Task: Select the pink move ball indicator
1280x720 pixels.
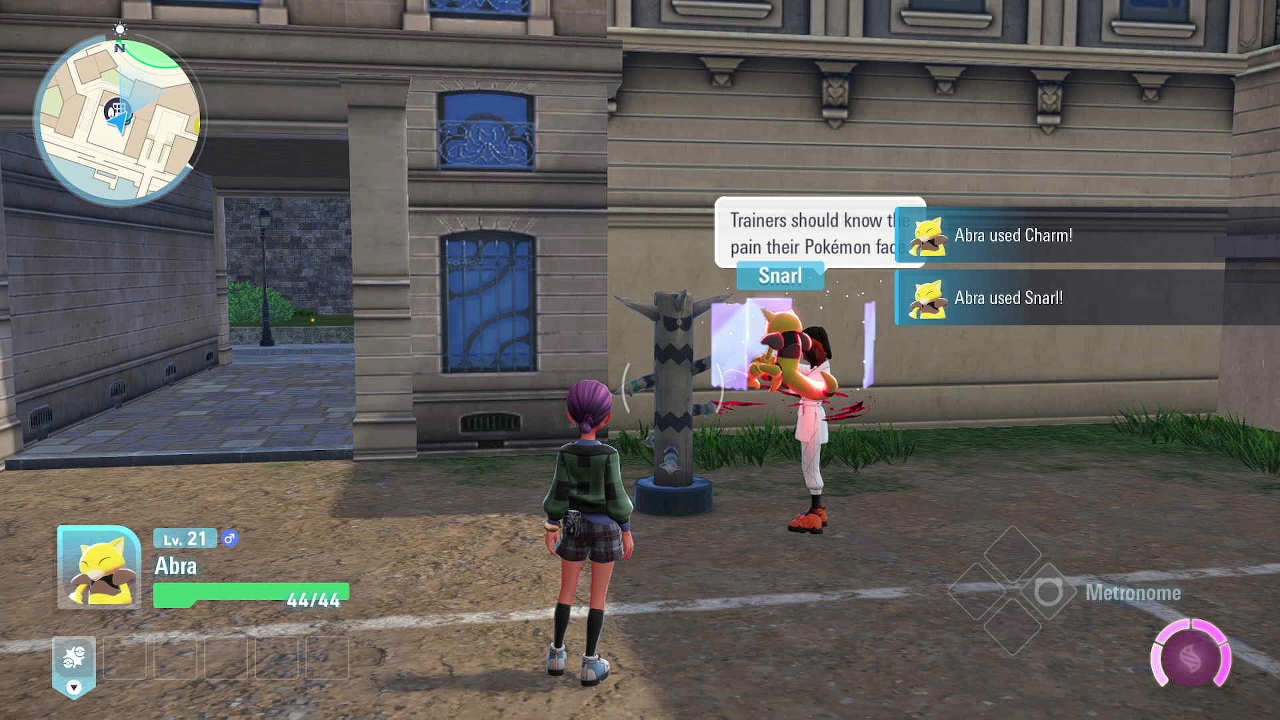Action: click(x=1190, y=656)
